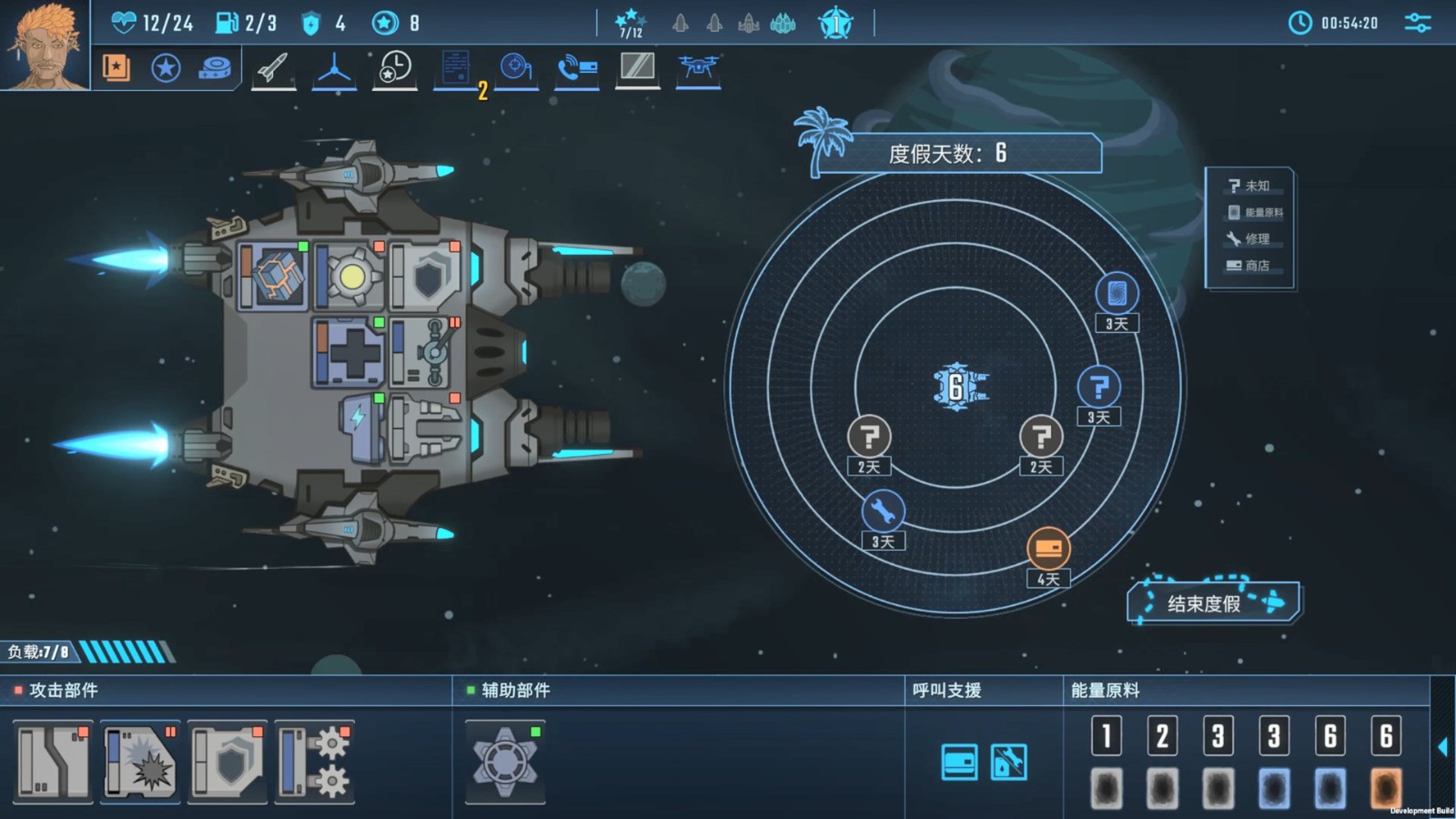Click the 结束度假 end vacation button
Image resolution: width=1456 pixels, height=819 pixels.
(1213, 602)
